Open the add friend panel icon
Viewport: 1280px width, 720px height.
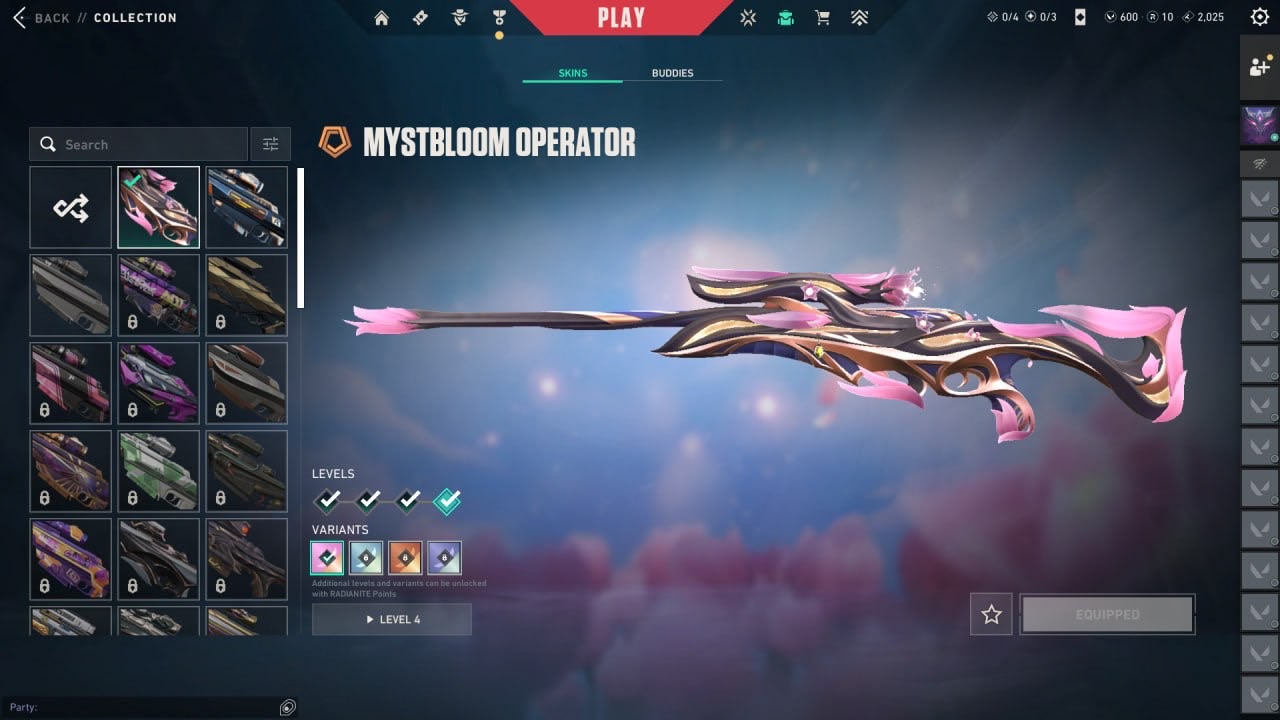(1259, 67)
